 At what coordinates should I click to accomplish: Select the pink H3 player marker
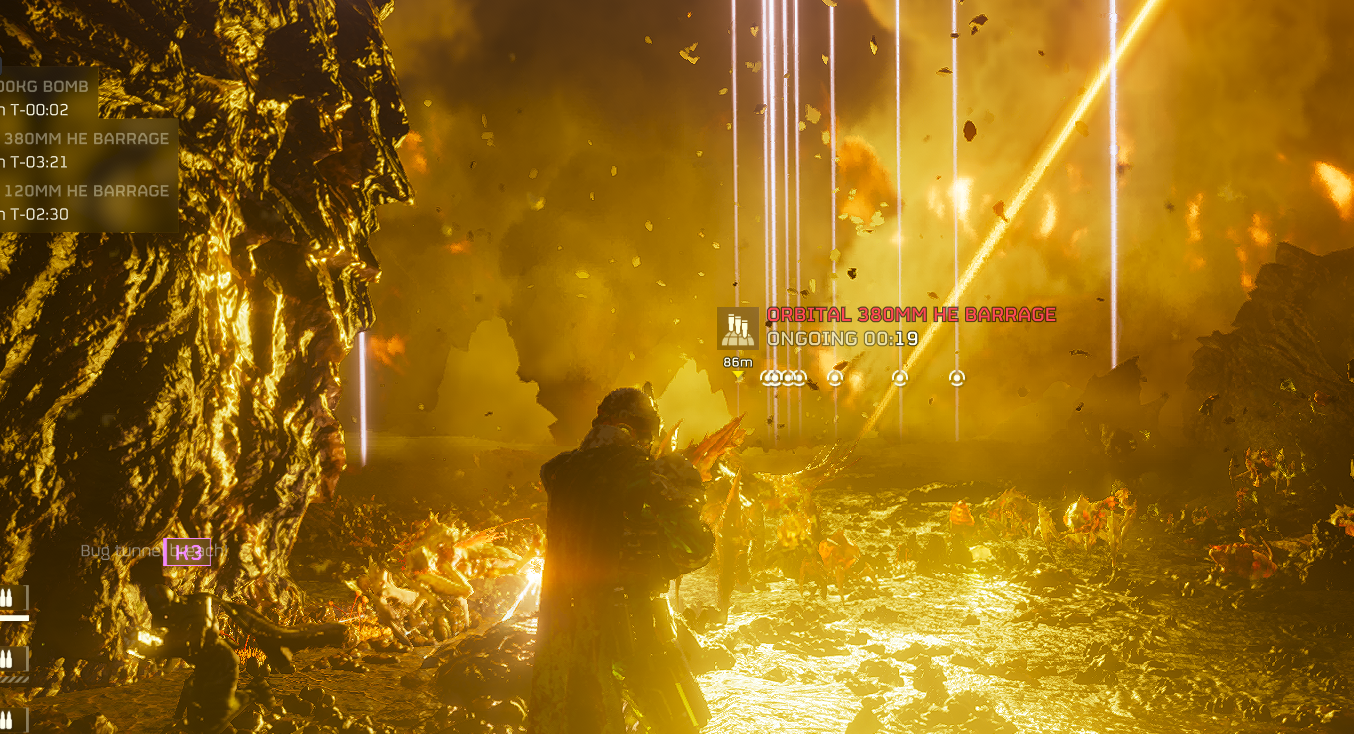point(187,552)
